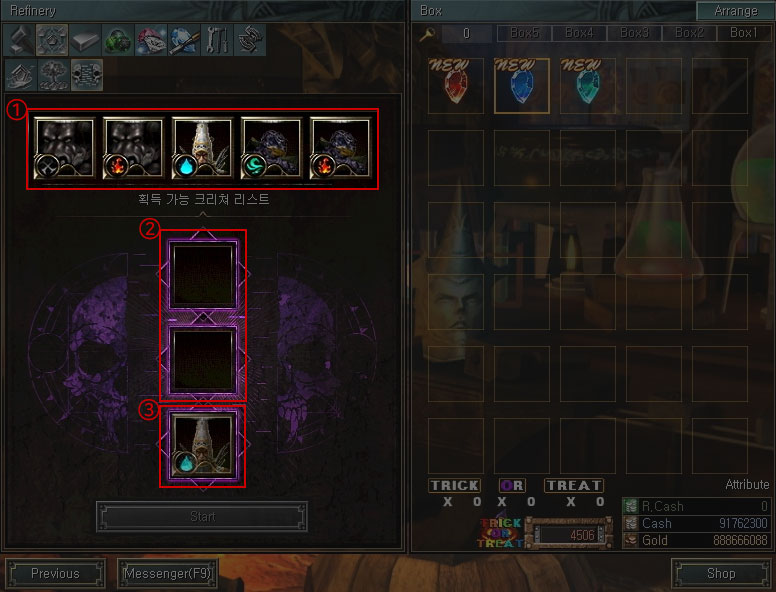This screenshot has width=776, height=592.
Task: Open the Box2 tab
Action: (x=688, y=33)
